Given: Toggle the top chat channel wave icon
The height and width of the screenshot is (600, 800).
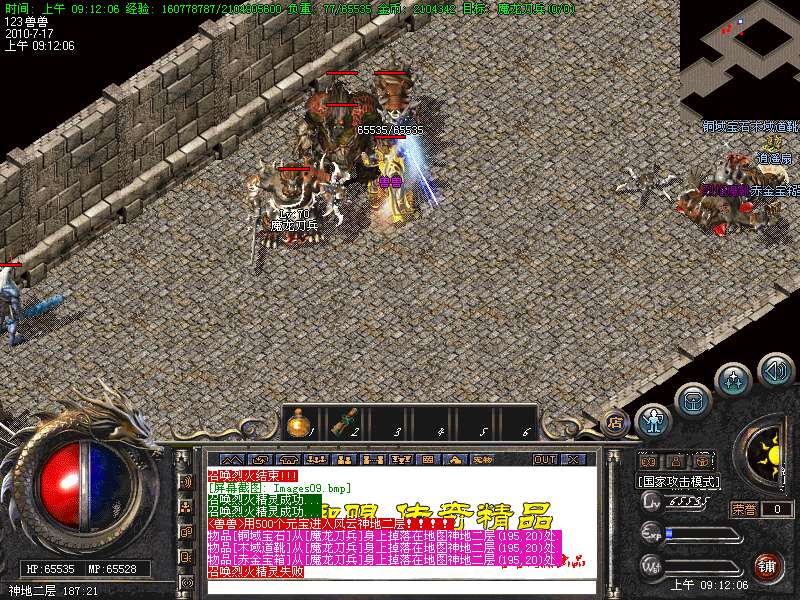Looking at the screenshot, I should 186,481.
